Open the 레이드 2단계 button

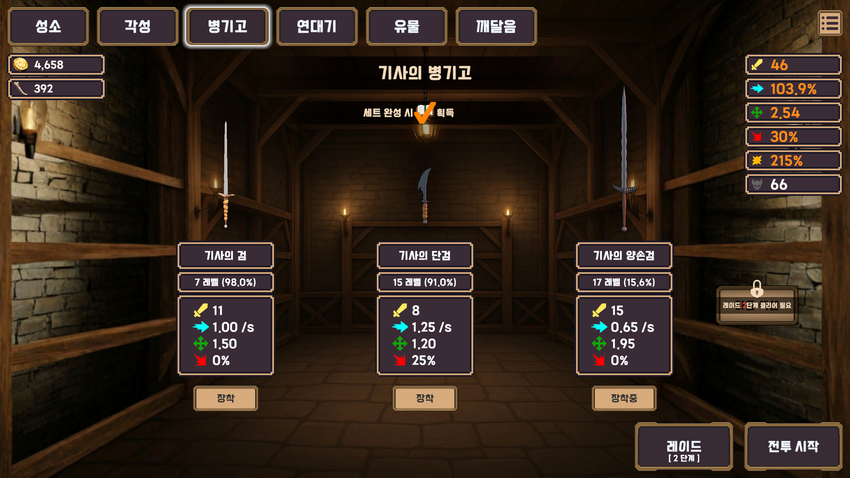[684, 446]
